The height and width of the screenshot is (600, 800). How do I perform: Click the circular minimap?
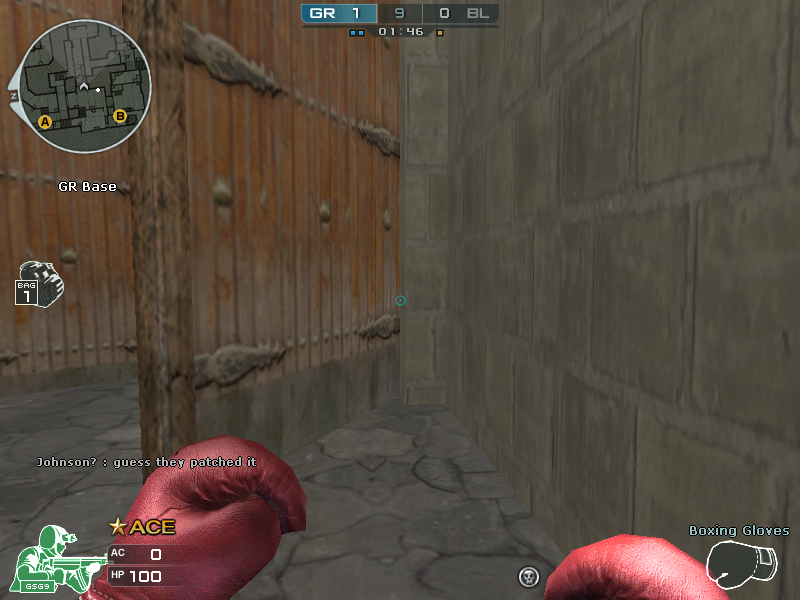[85, 87]
